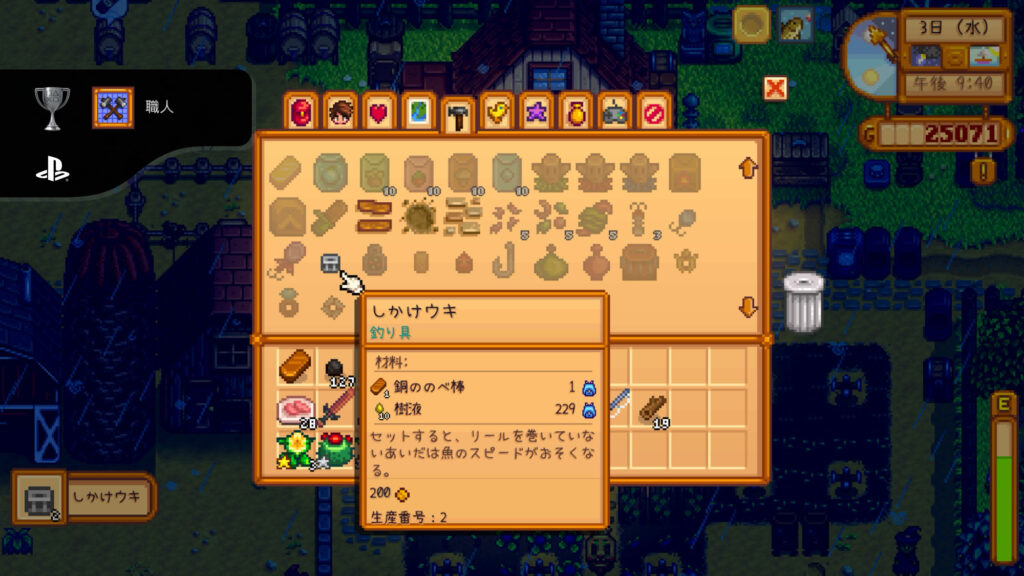Select the wood stack of 19
The width and height of the screenshot is (1024, 576).
tap(654, 408)
